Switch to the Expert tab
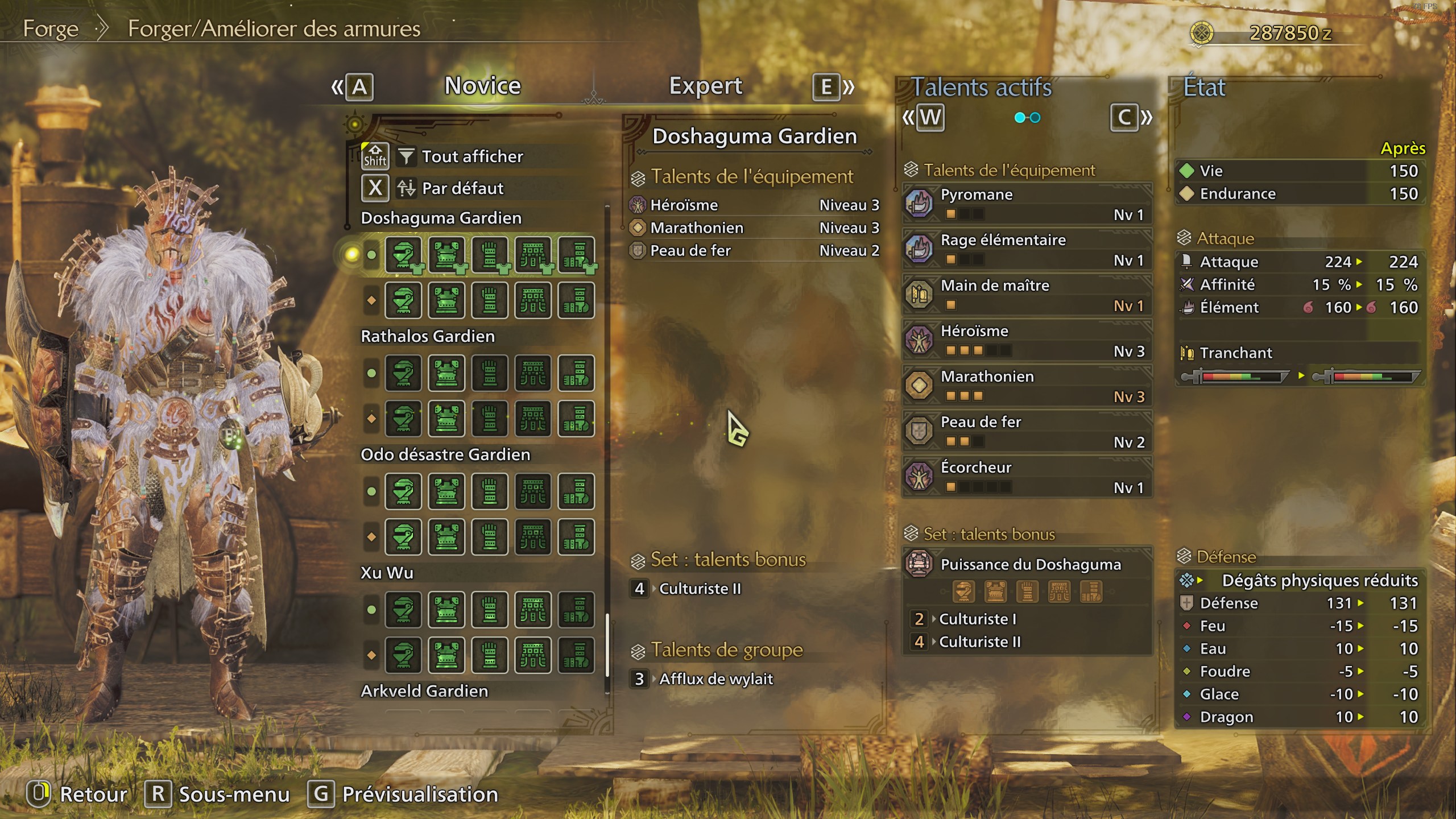1456x819 pixels. pos(705,86)
